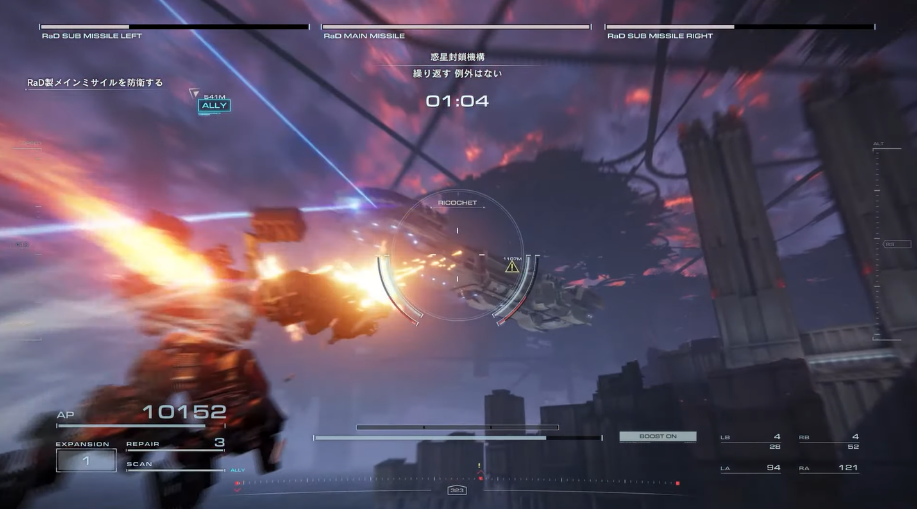The height and width of the screenshot is (509, 917).
Task: Click the yellow warning triangle in the reticle
Action: click(512, 267)
